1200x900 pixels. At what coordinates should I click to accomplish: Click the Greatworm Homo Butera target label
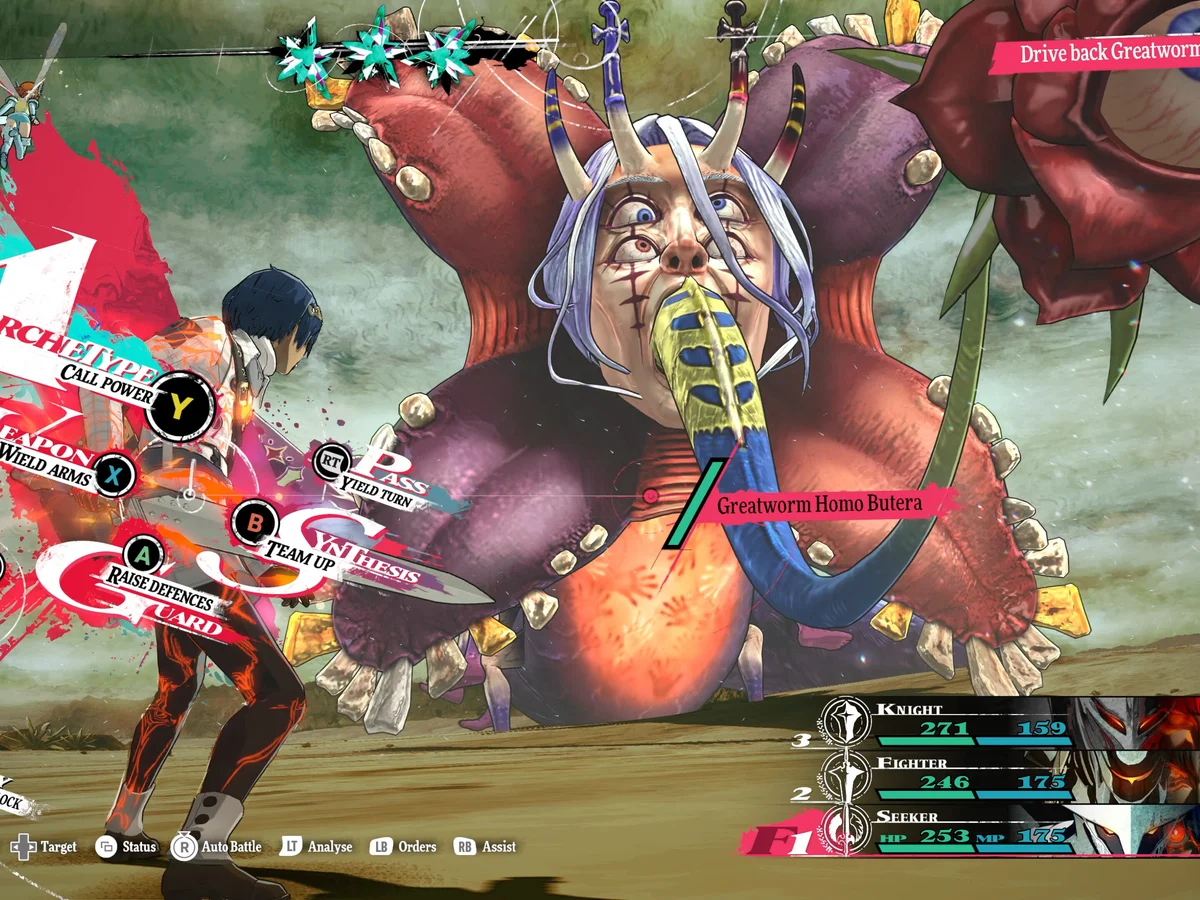point(818,504)
